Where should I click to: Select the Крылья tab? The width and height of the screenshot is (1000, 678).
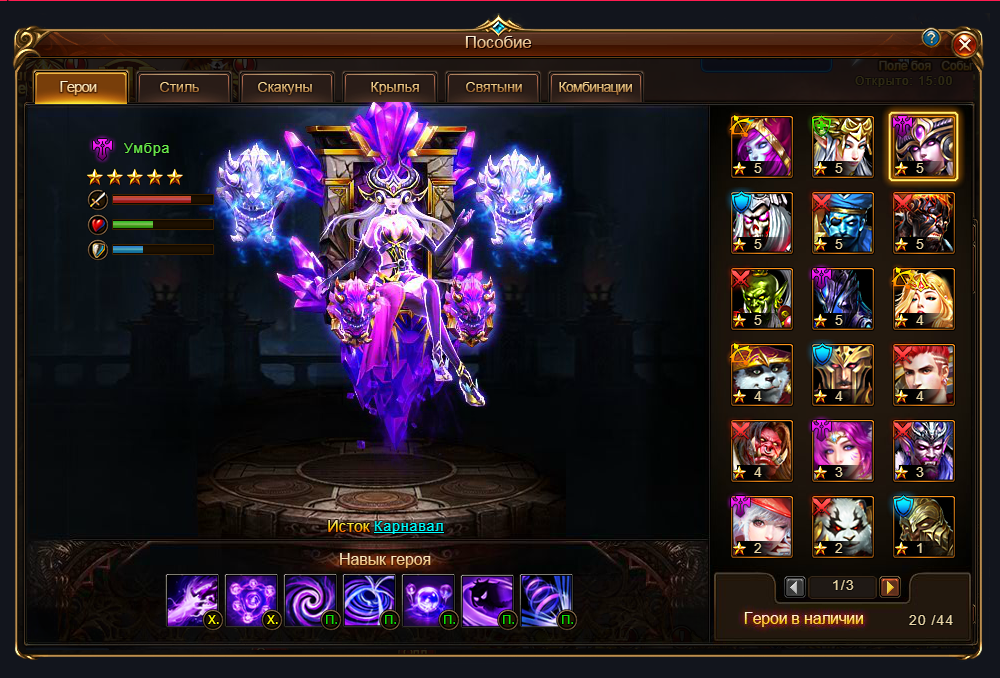pos(388,87)
